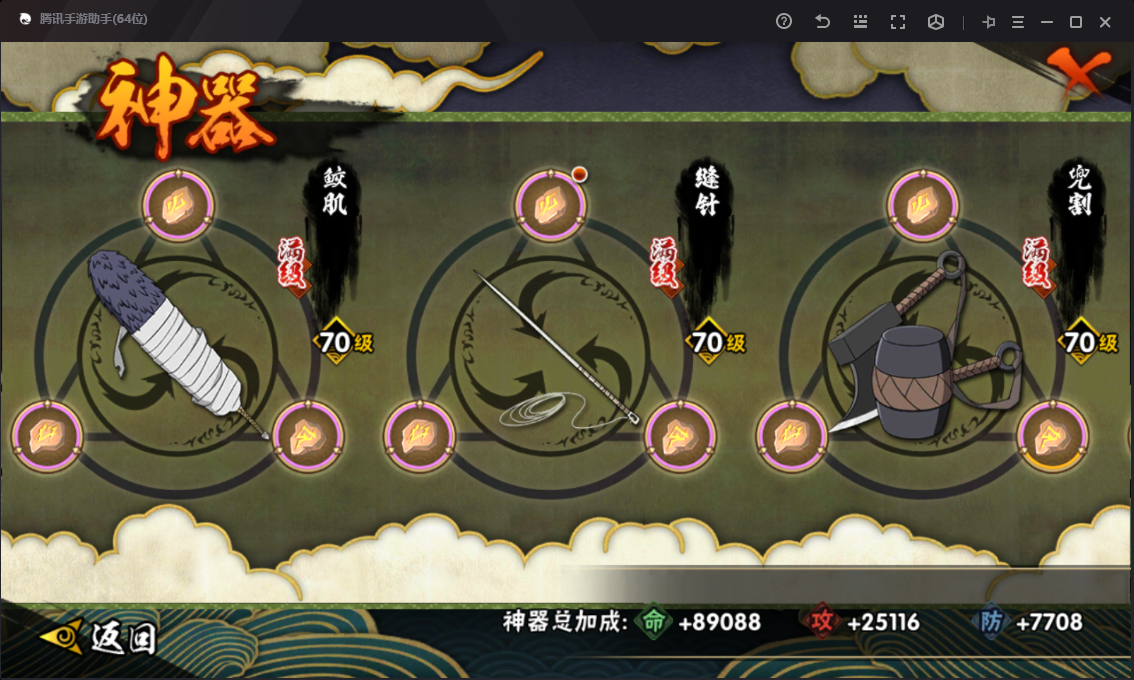This screenshot has height=680, width=1134.
Task: Open the rune slot above 鲛肌 sword
Action: pos(178,207)
